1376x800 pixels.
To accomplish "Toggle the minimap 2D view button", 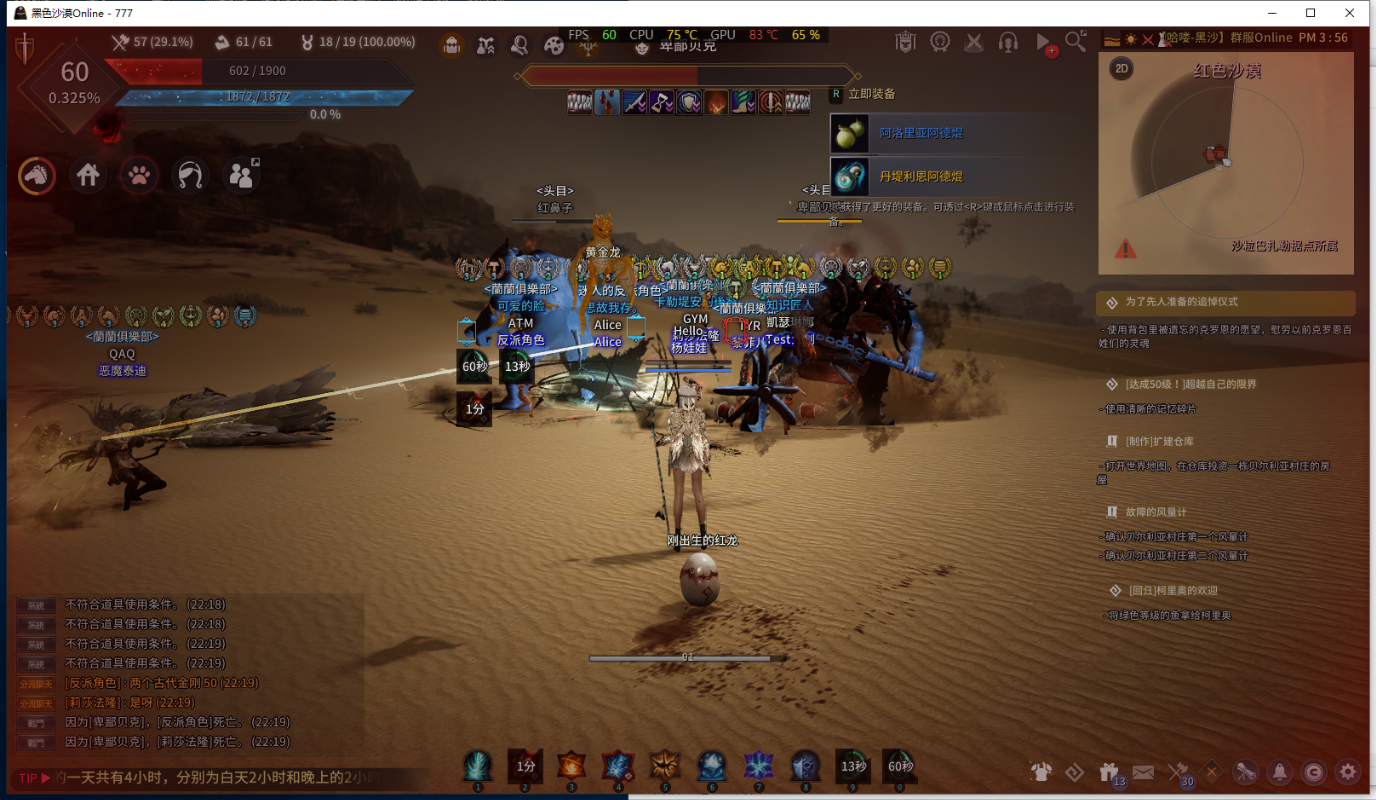I will tap(1122, 68).
